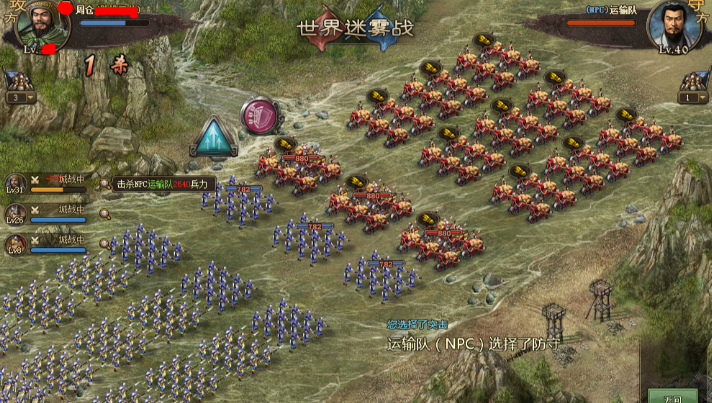Click the green return button
This screenshot has height=403, width=712.
tap(671, 396)
